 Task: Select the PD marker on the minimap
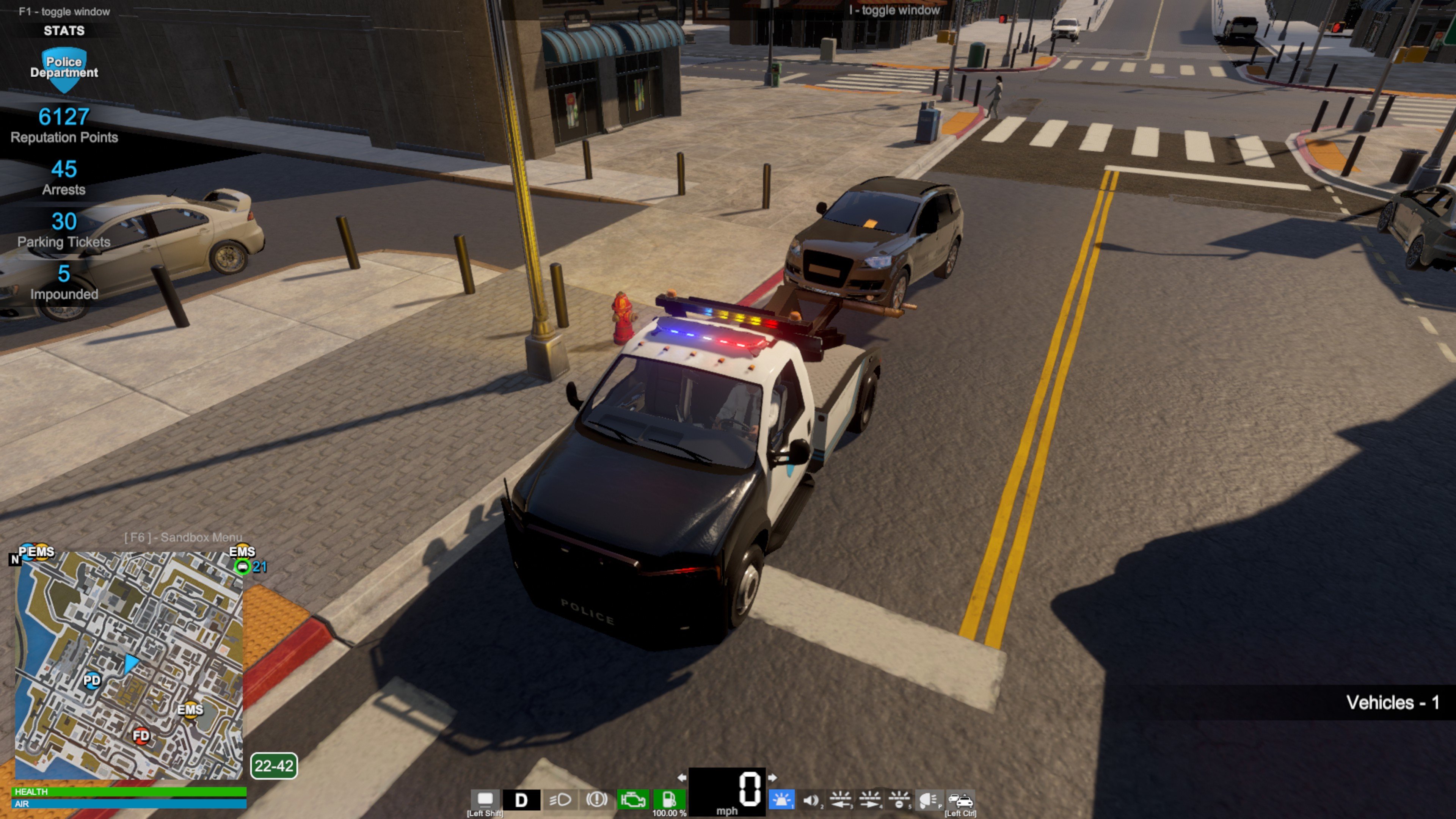coord(91,680)
